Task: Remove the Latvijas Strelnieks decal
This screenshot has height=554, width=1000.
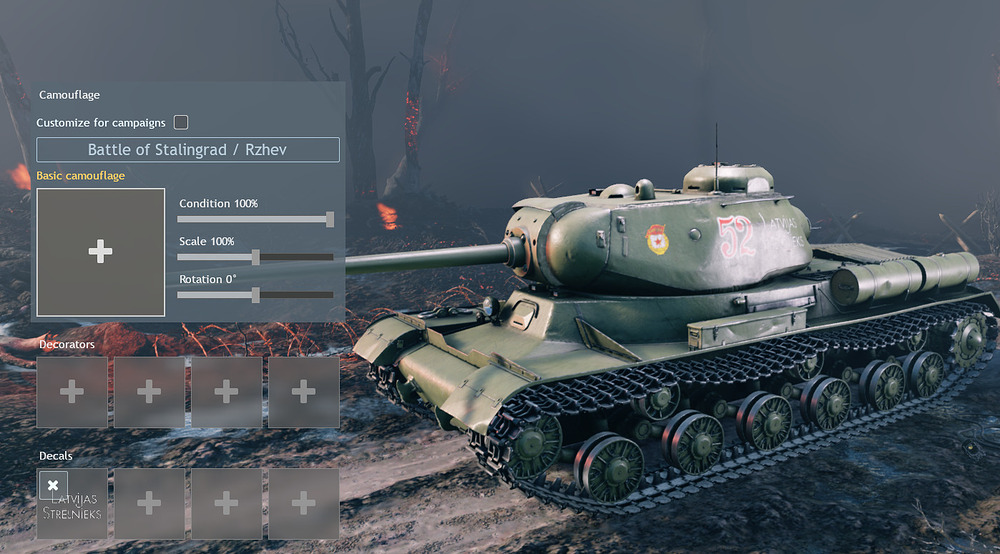Action: (x=53, y=485)
